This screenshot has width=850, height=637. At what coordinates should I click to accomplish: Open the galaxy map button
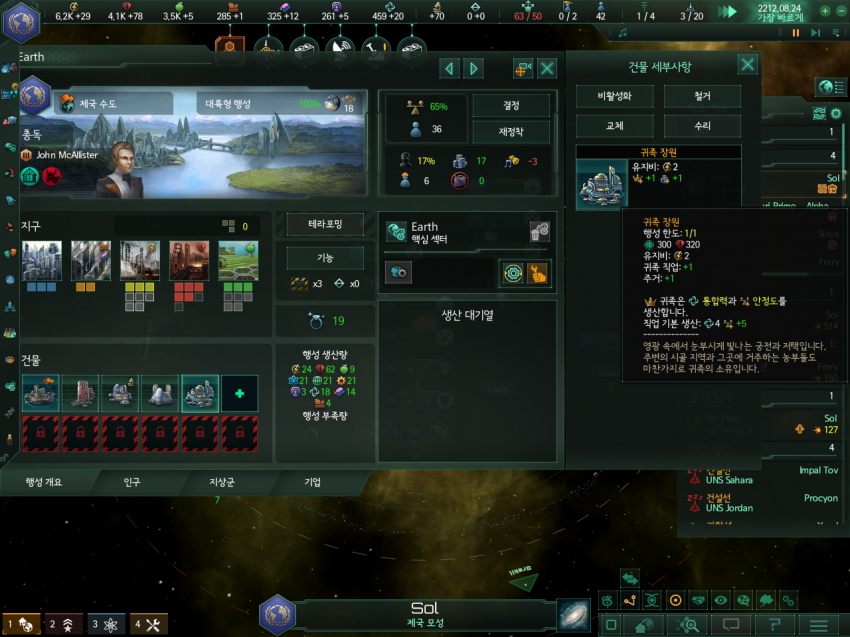[574, 614]
